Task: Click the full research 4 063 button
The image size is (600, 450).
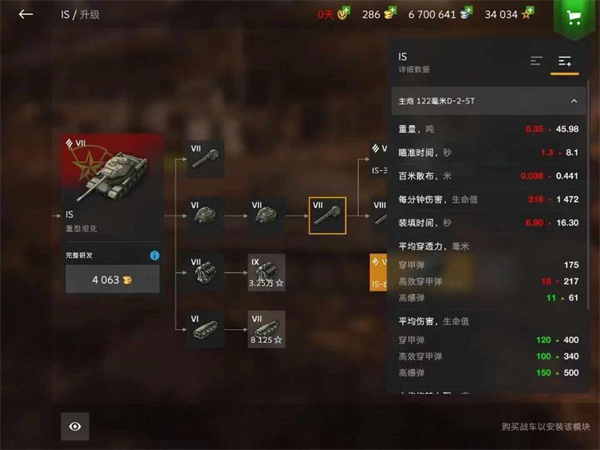Action: 112,280
